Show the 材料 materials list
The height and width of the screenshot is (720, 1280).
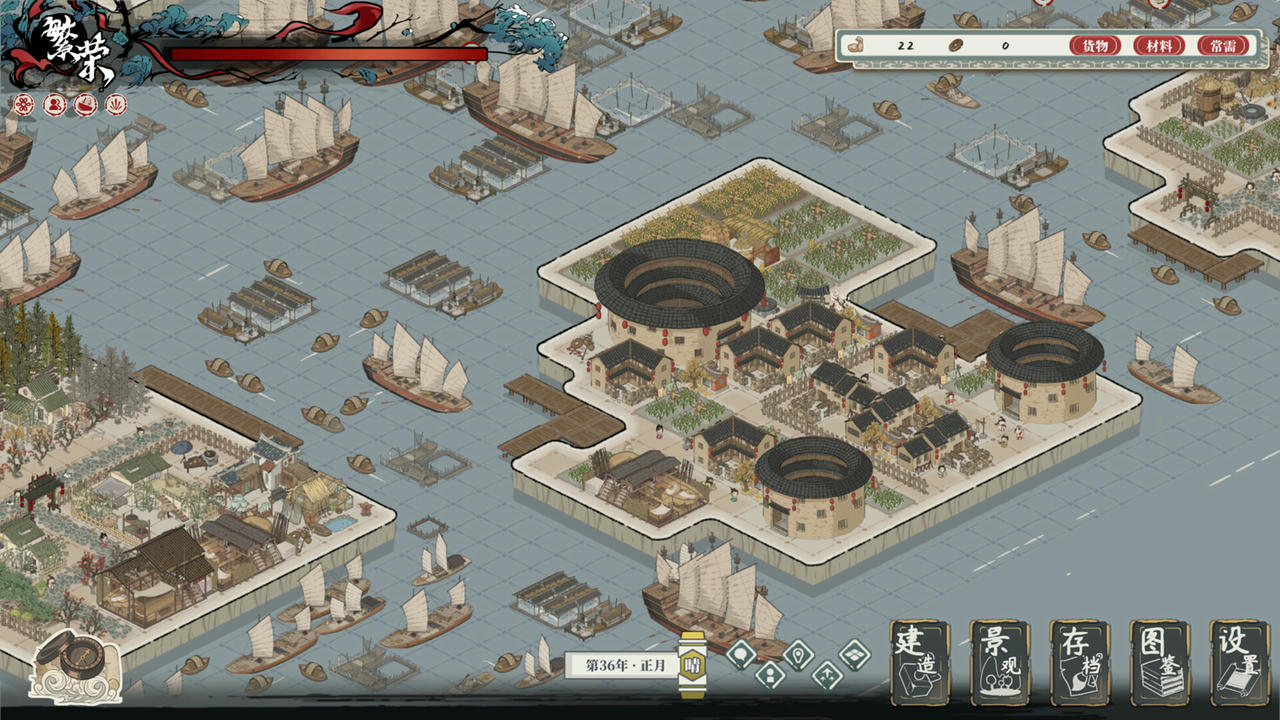point(1159,46)
